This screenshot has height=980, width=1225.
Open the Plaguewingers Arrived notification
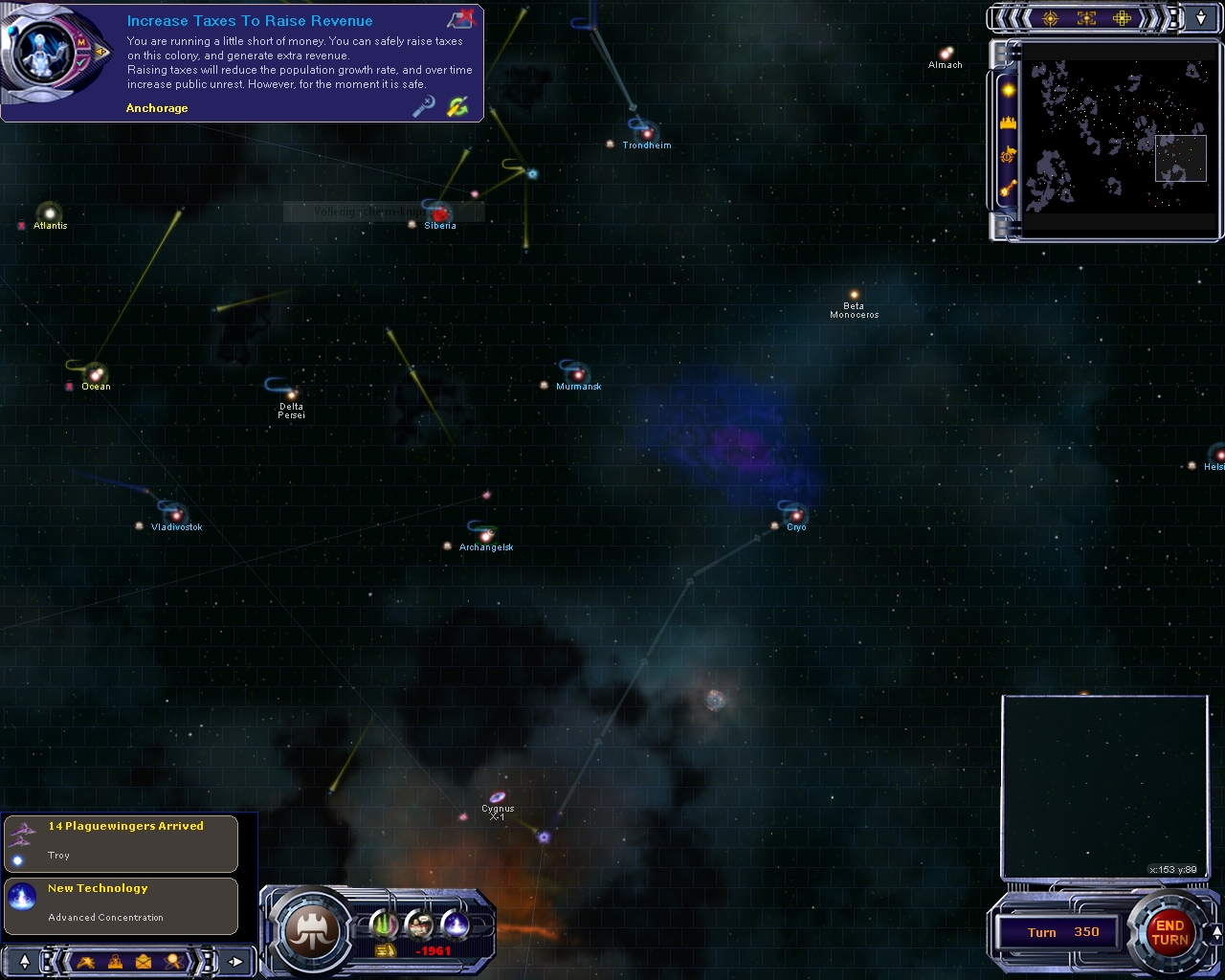point(121,842)
